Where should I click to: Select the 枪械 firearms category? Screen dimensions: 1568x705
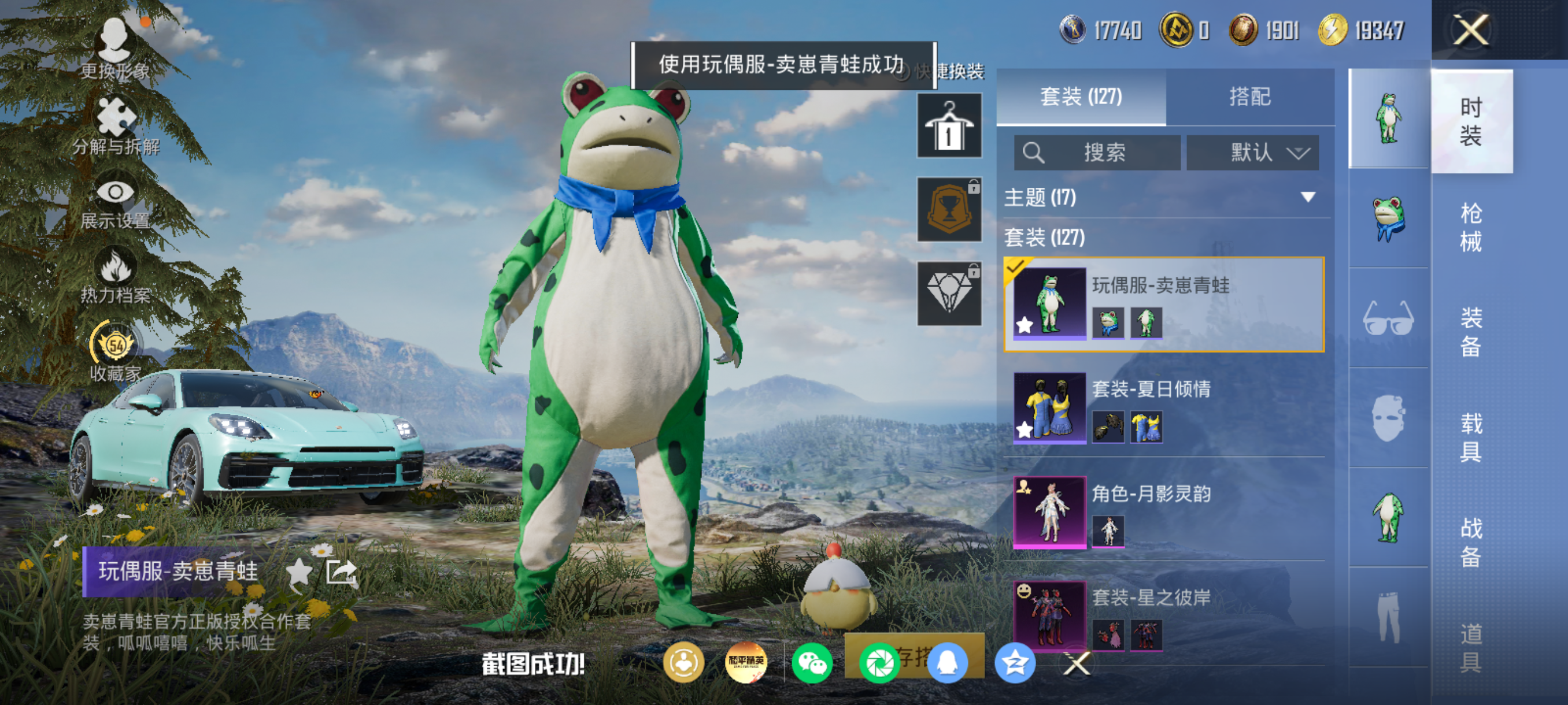click(x=1470, y=227)
